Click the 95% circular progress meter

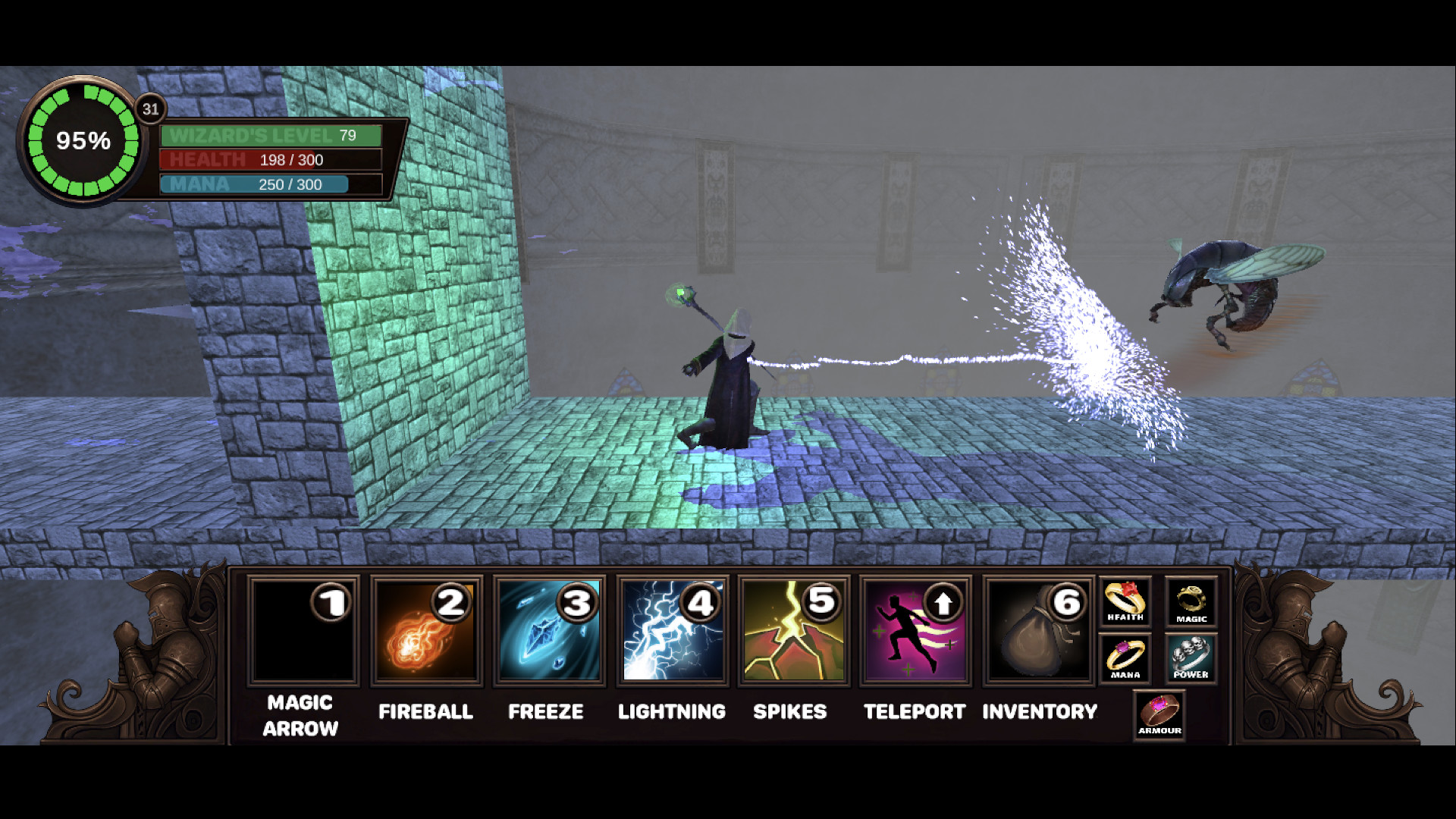tap(82, 140)
